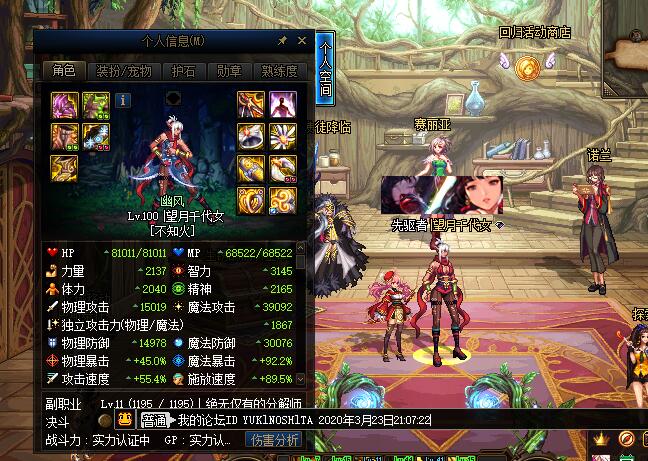Select the glowing purple figure title slot
The width and height of the screenshot is (648, 461).
281,105
